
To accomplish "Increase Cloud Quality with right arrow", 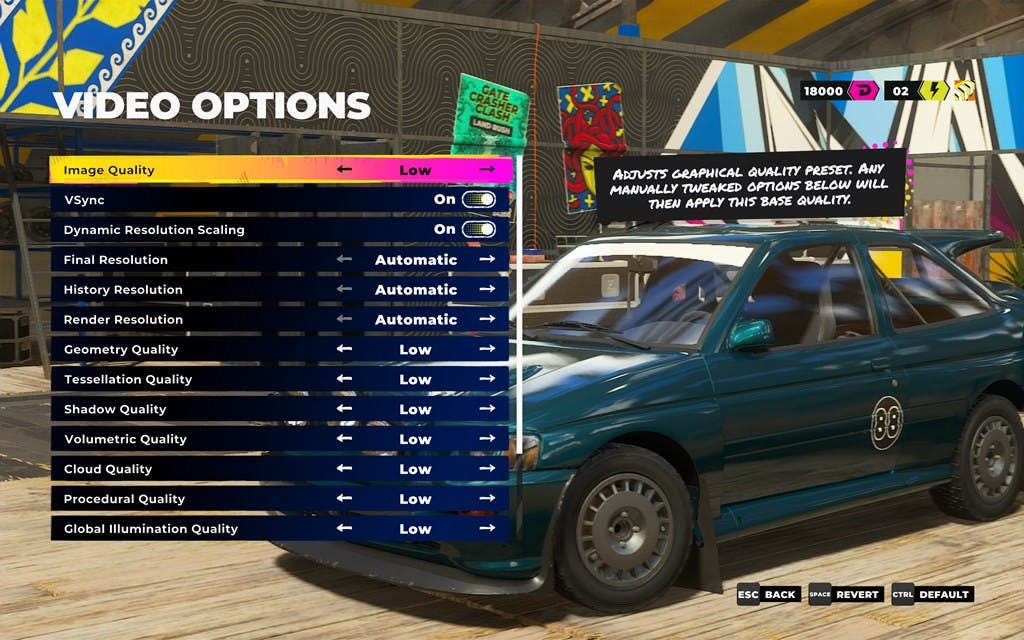I will coord(487,469).
